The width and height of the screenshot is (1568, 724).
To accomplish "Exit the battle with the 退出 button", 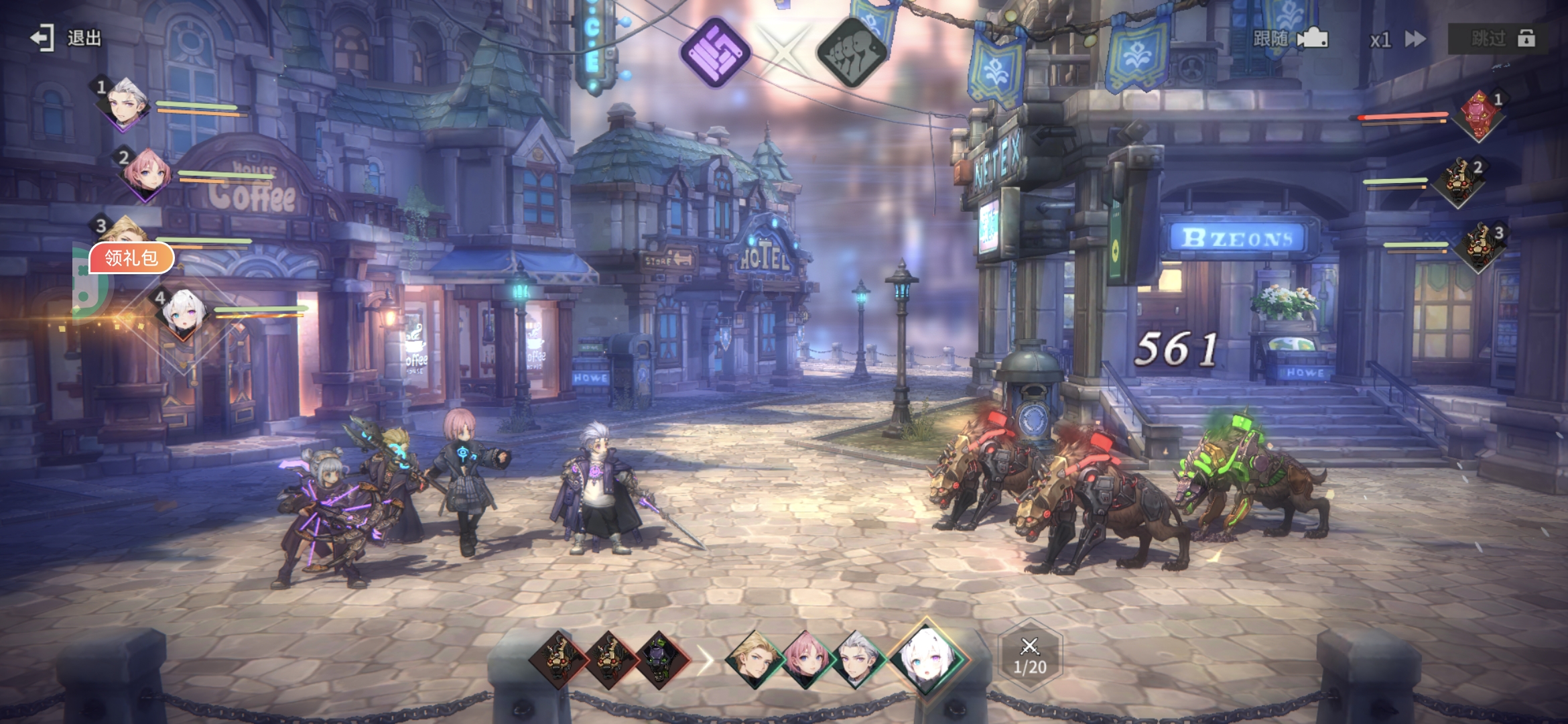I will click(66, 38).
